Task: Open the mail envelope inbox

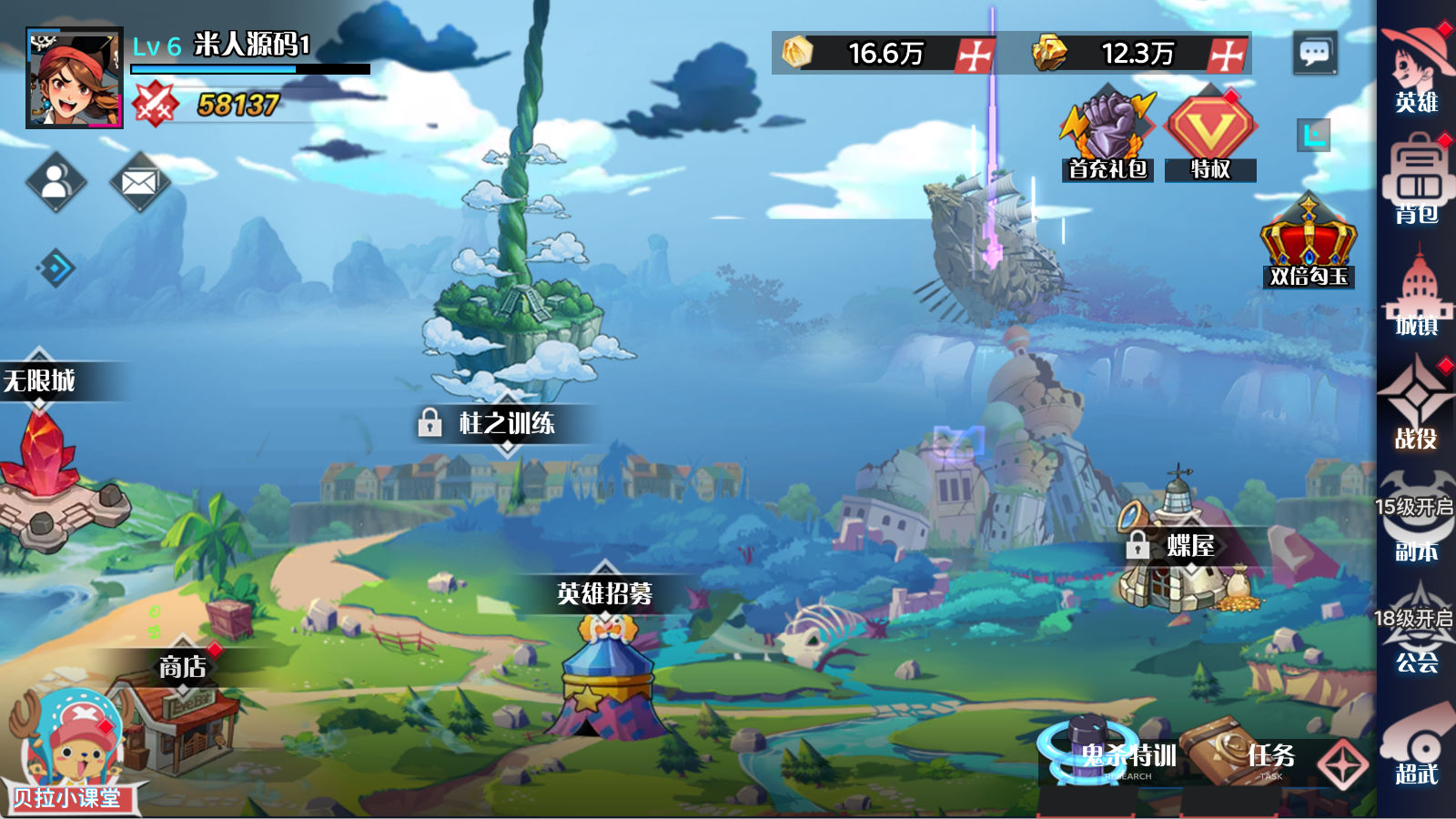Action: pos(139,182)
